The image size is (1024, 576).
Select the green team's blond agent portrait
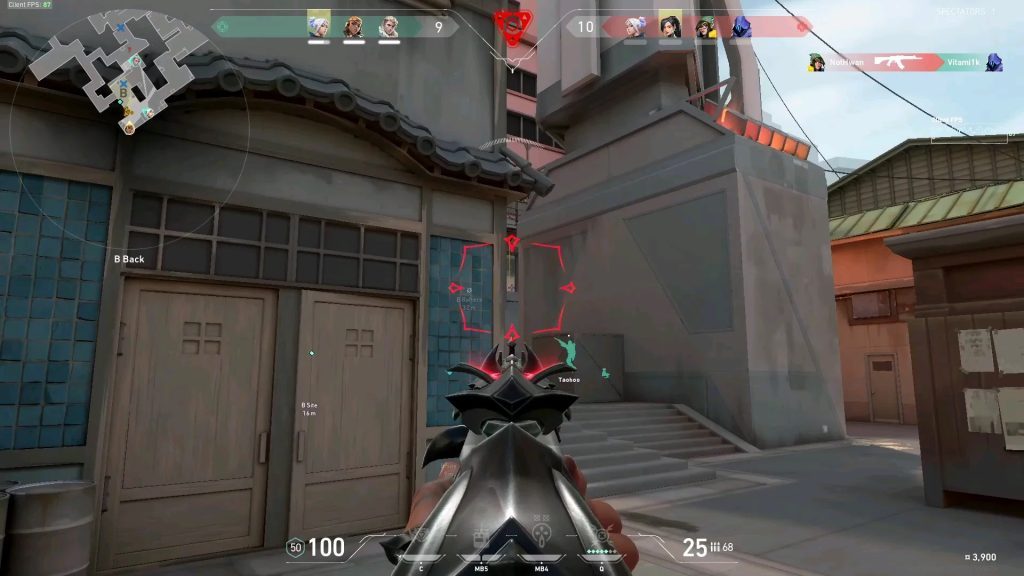click(388, 27)
